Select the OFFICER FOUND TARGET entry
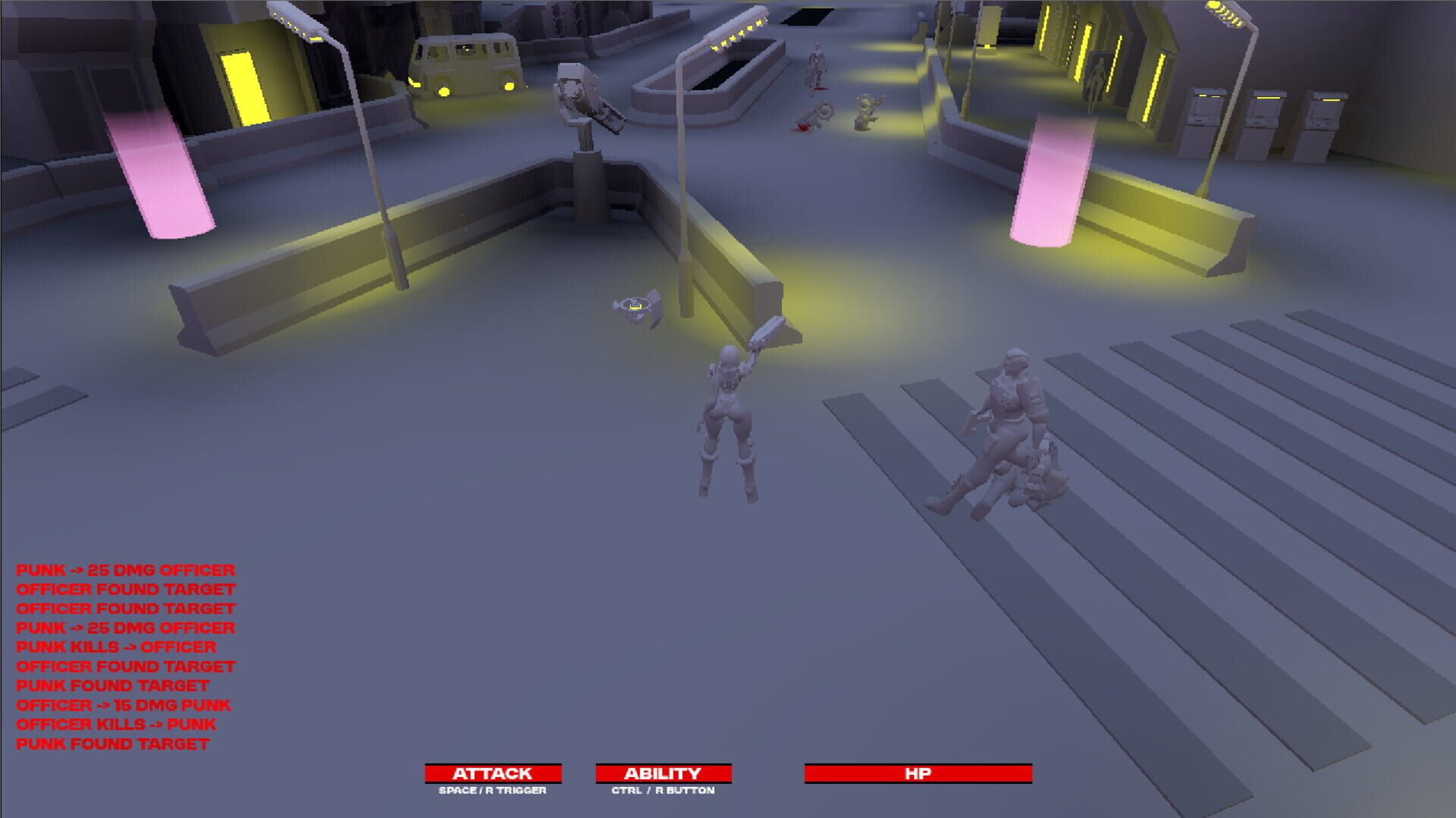This screenshot has height=818, width=1456. click(127, 589)
